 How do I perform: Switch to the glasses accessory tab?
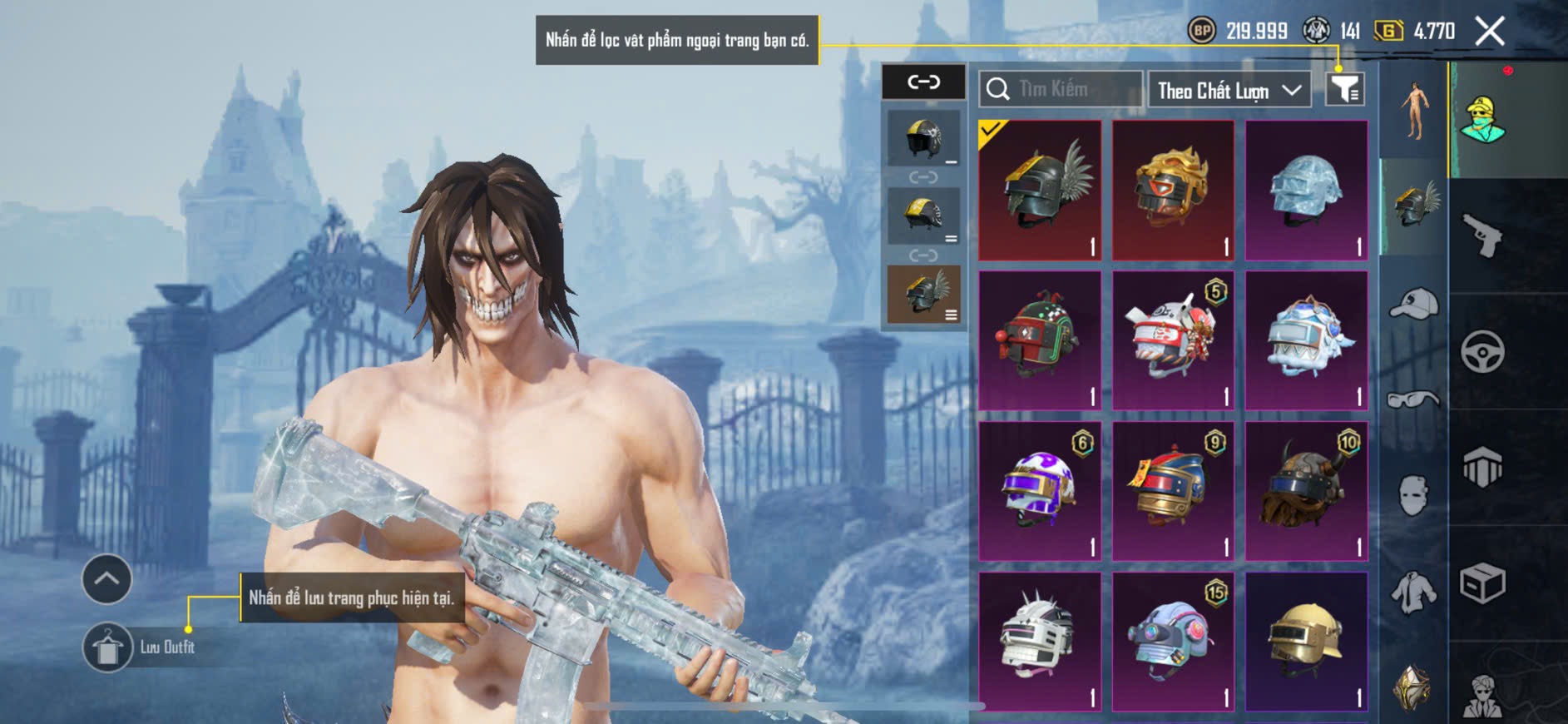1413,400
